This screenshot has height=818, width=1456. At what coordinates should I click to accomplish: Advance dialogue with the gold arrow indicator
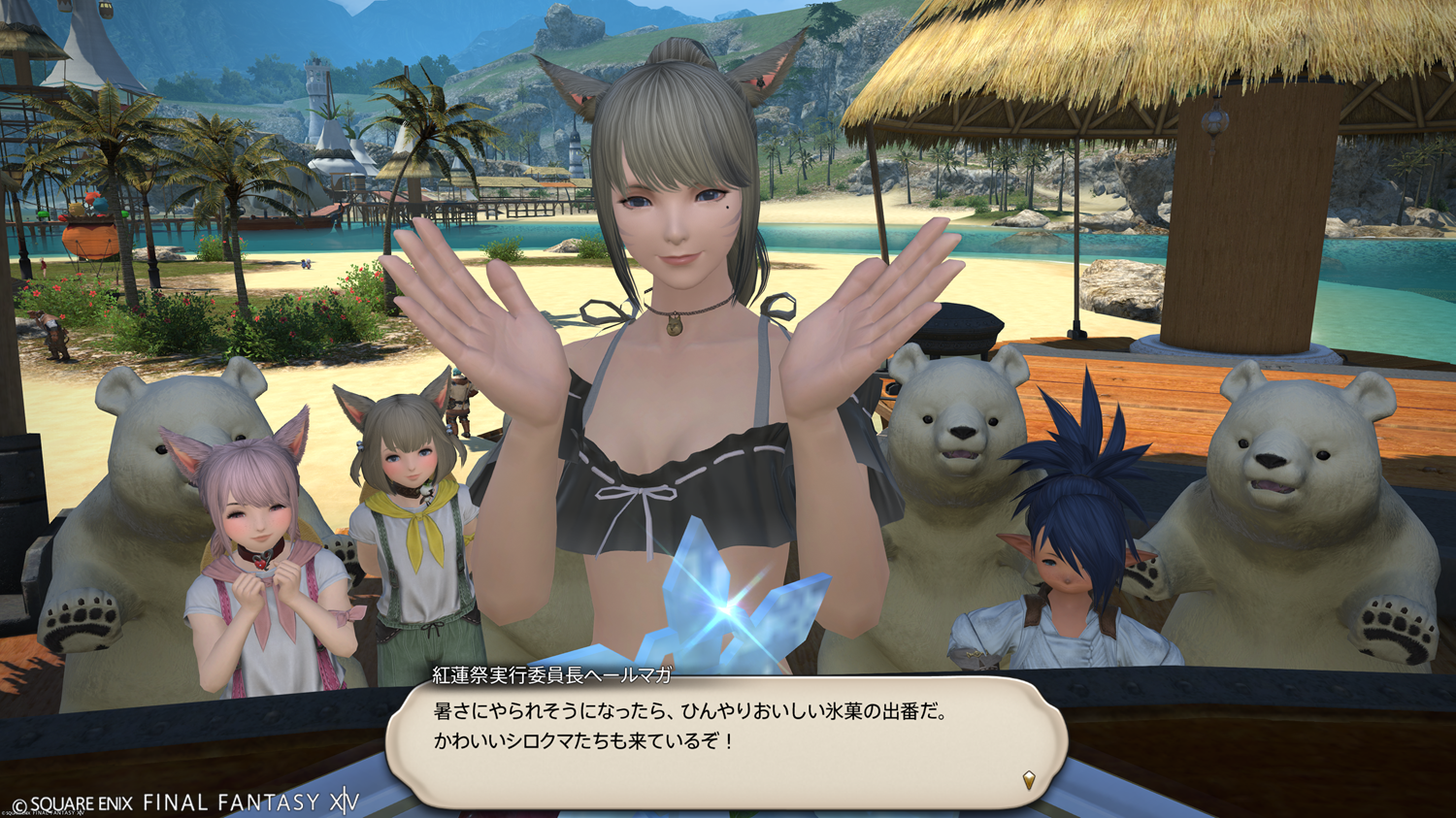[x=1029, y=779]
